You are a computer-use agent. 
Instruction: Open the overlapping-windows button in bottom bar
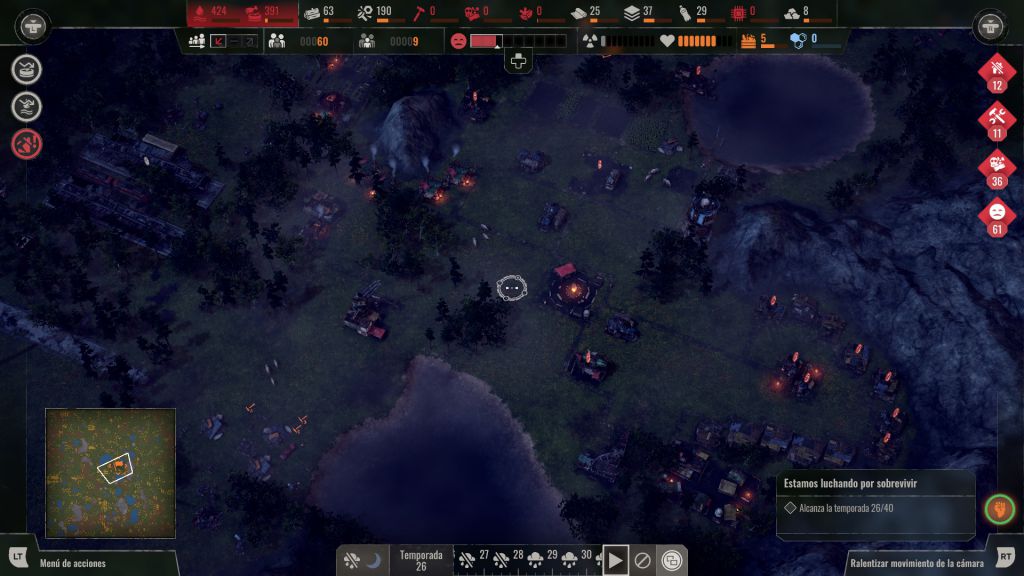(x=673, y=560)
